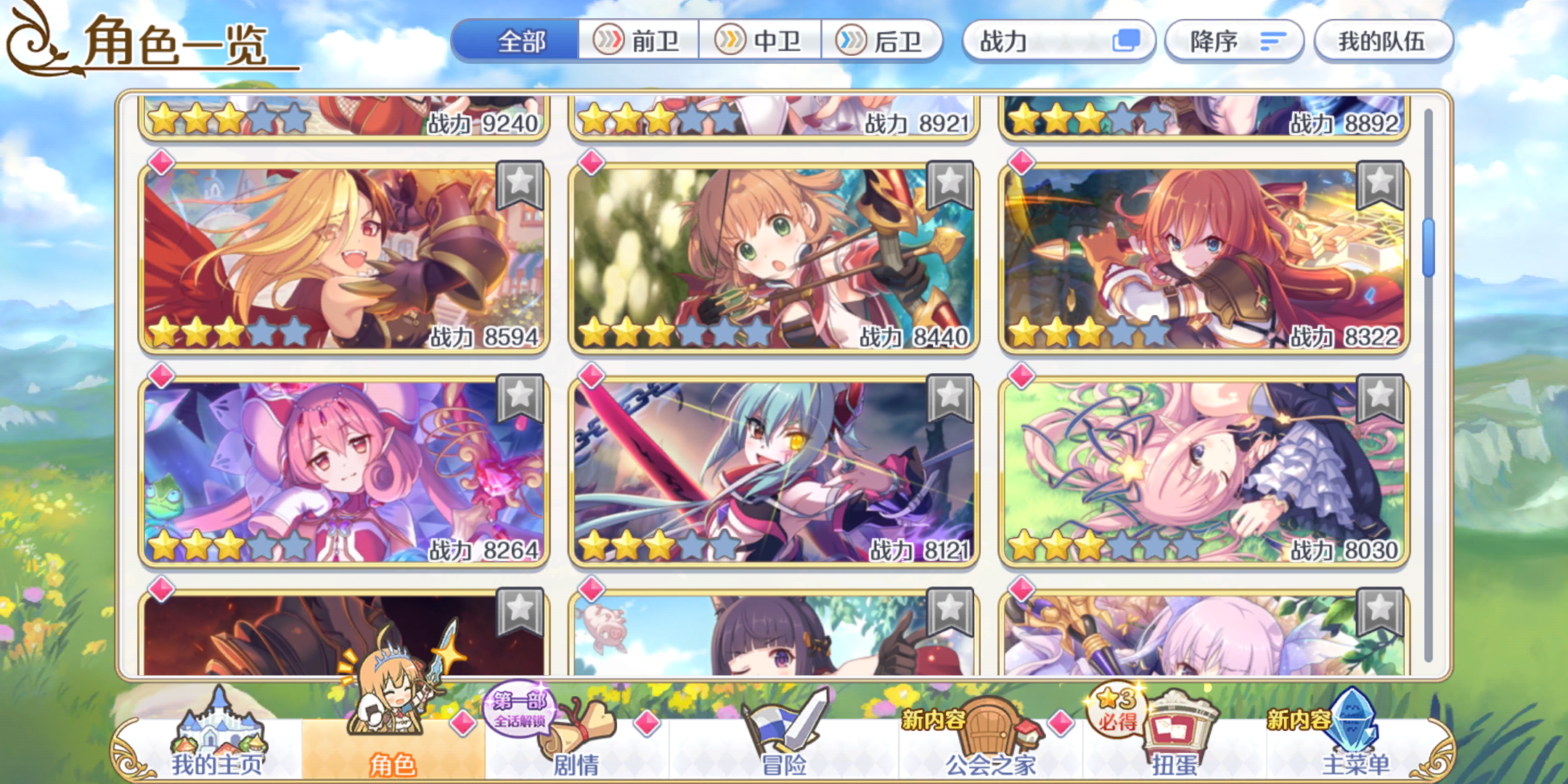Image resolution: width=1568 pixels, height=784 pixels.
Task: Click the 我的主页 castle home icon
Action: pos(218,726)
